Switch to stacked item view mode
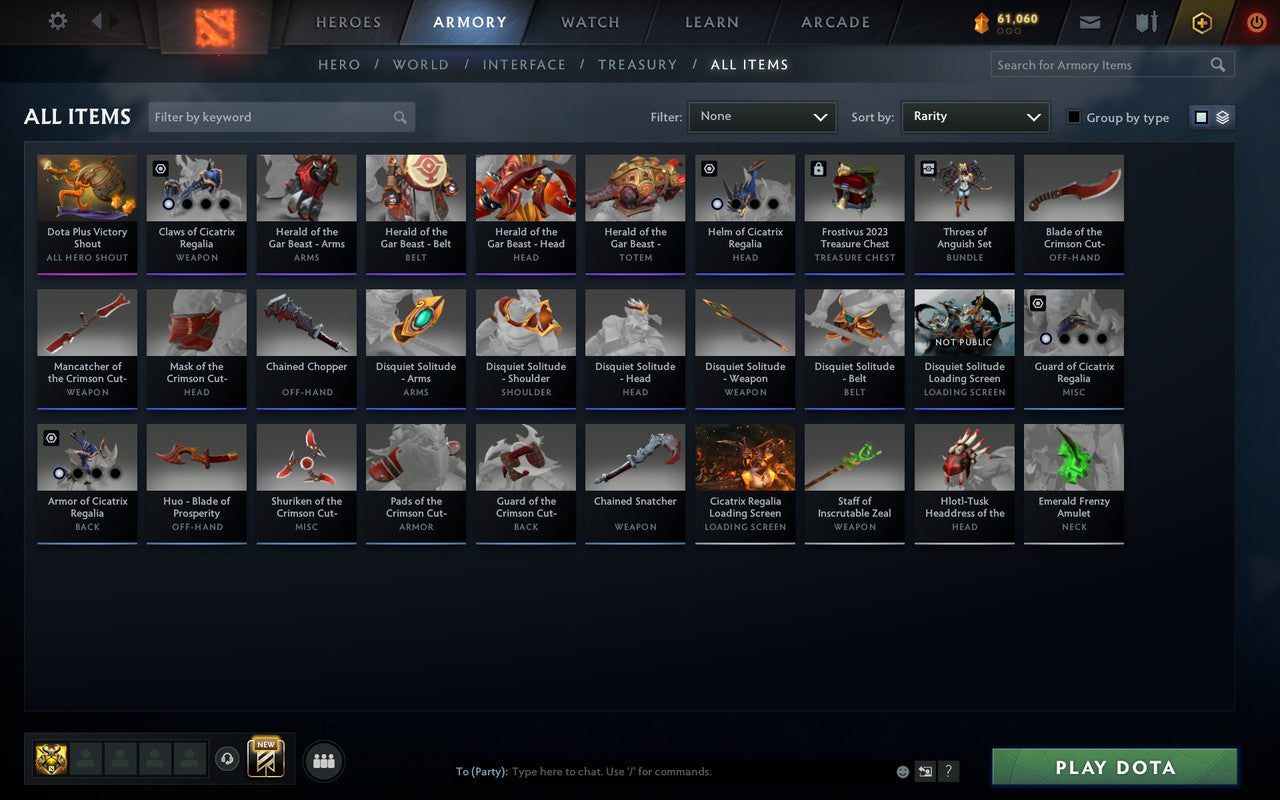1280x800 pixels. tap(1221, 116)
